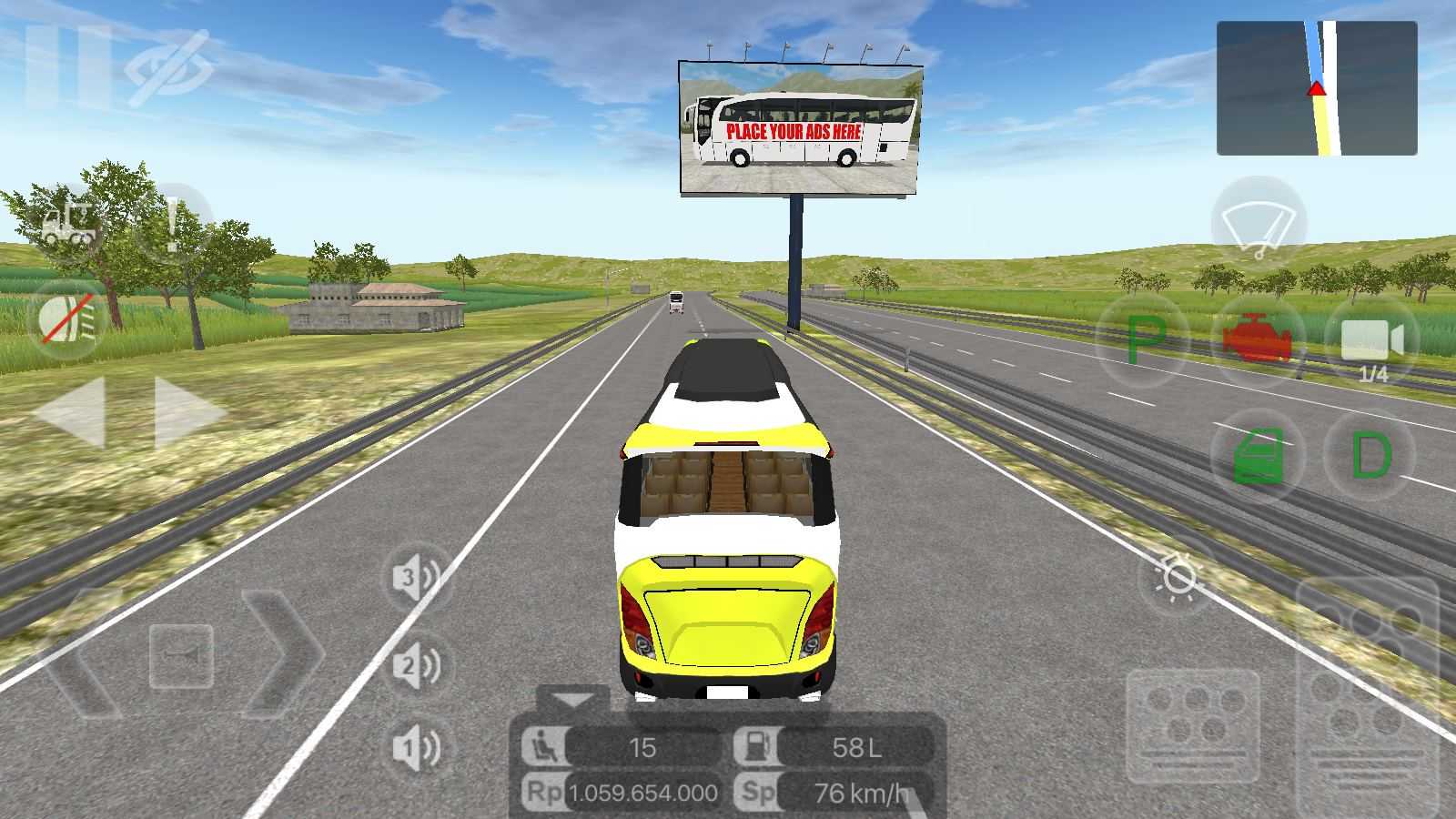
Task: Hide the HUD using the crossed-eye icon
Action: 169,68
